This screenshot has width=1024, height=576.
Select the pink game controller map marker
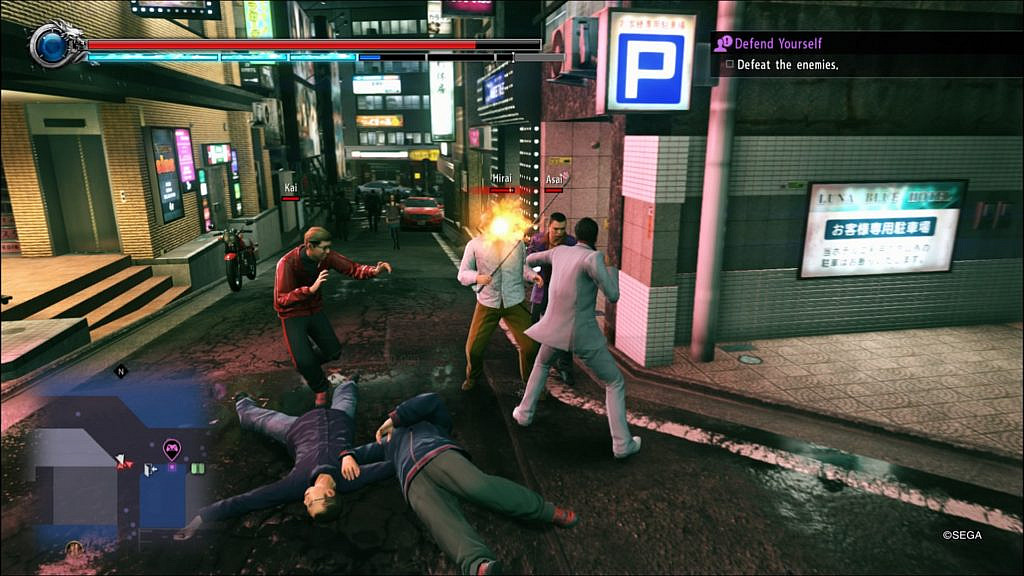pos(171,448)
